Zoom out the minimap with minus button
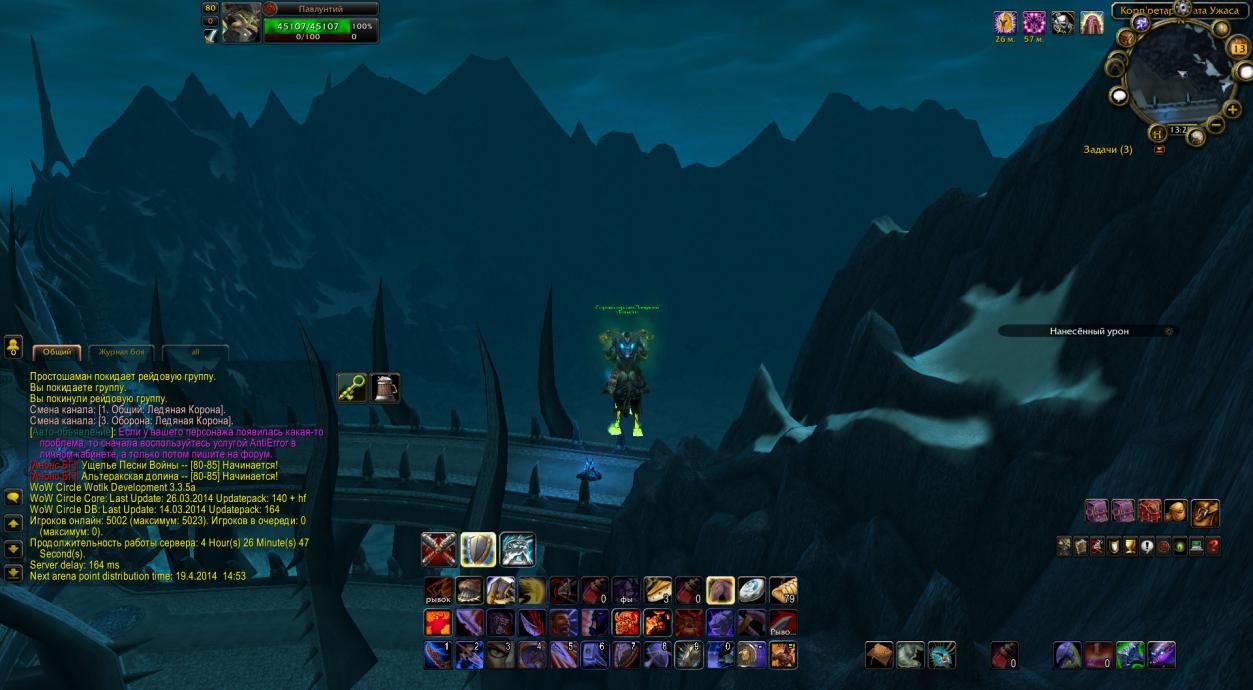1253x690 pixels. [x=1216, y=124]
